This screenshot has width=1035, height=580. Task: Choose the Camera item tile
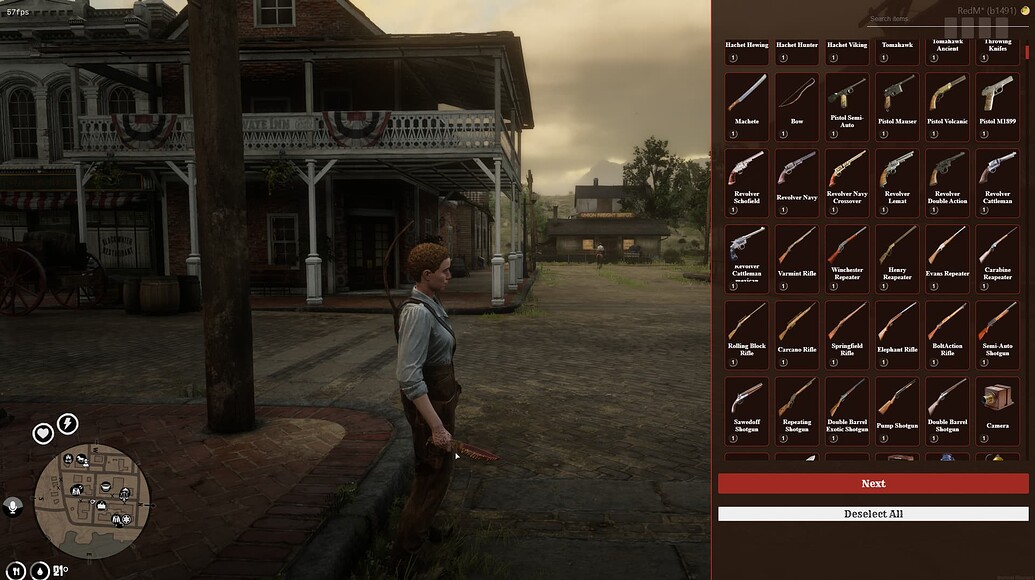[997, 410]
